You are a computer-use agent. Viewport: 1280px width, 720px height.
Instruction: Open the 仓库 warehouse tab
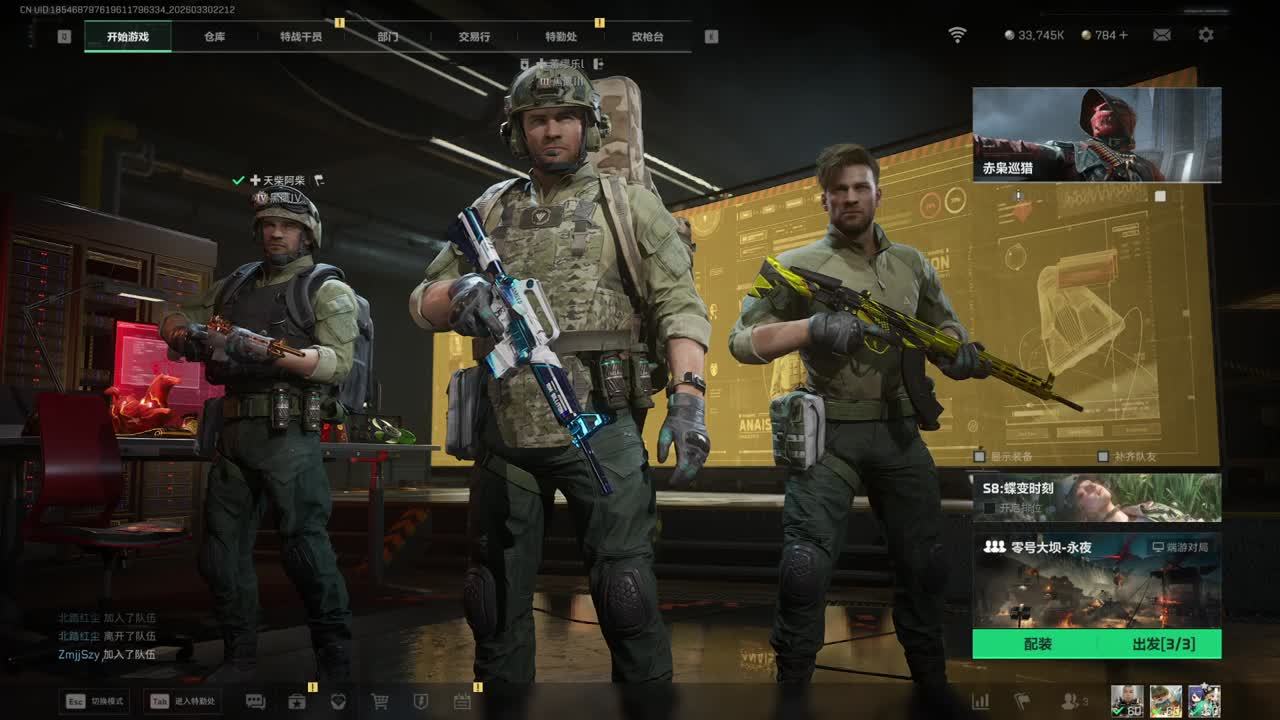click(x=215, y=37)
